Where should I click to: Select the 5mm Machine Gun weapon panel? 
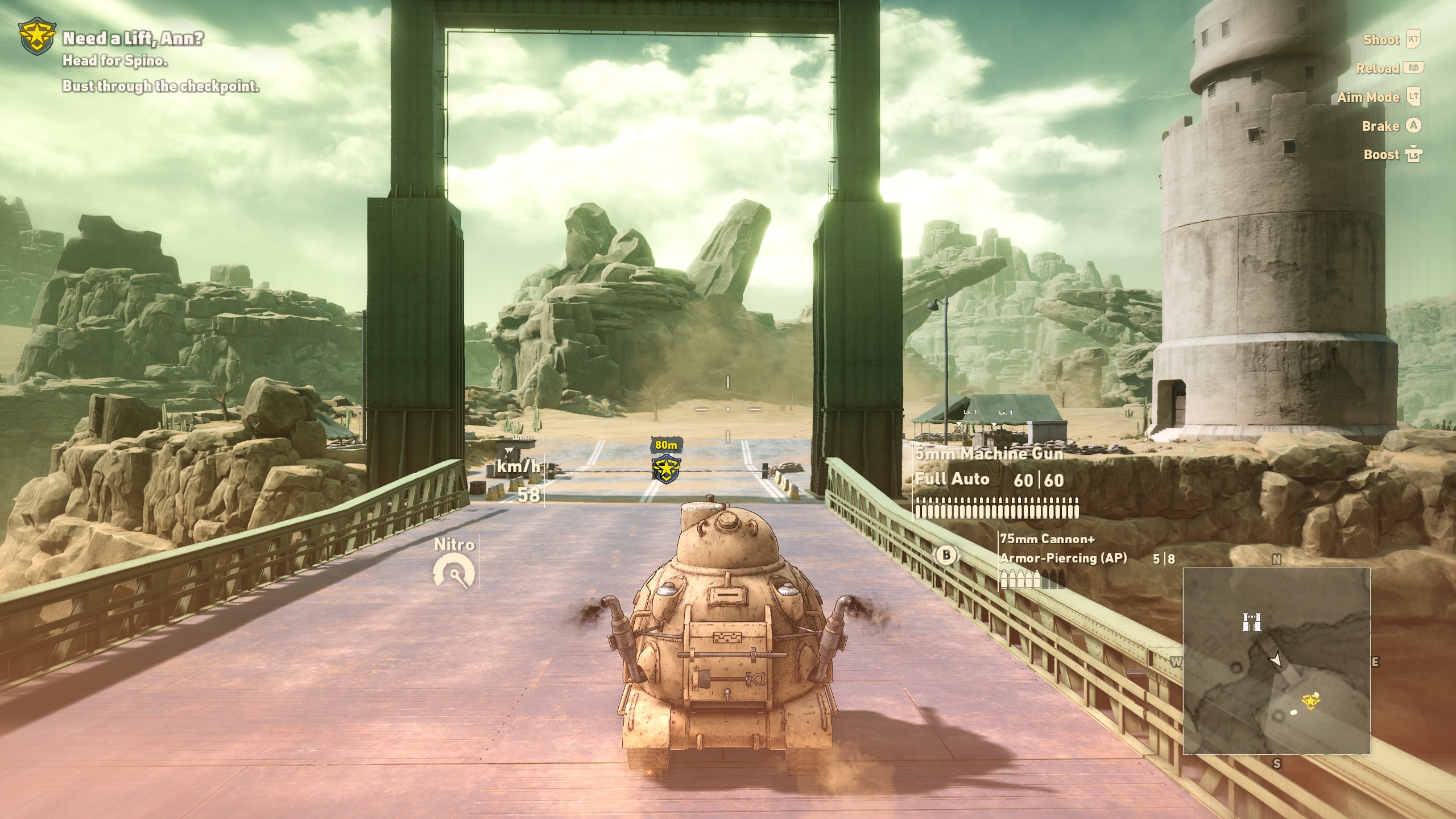click(996, 482)
